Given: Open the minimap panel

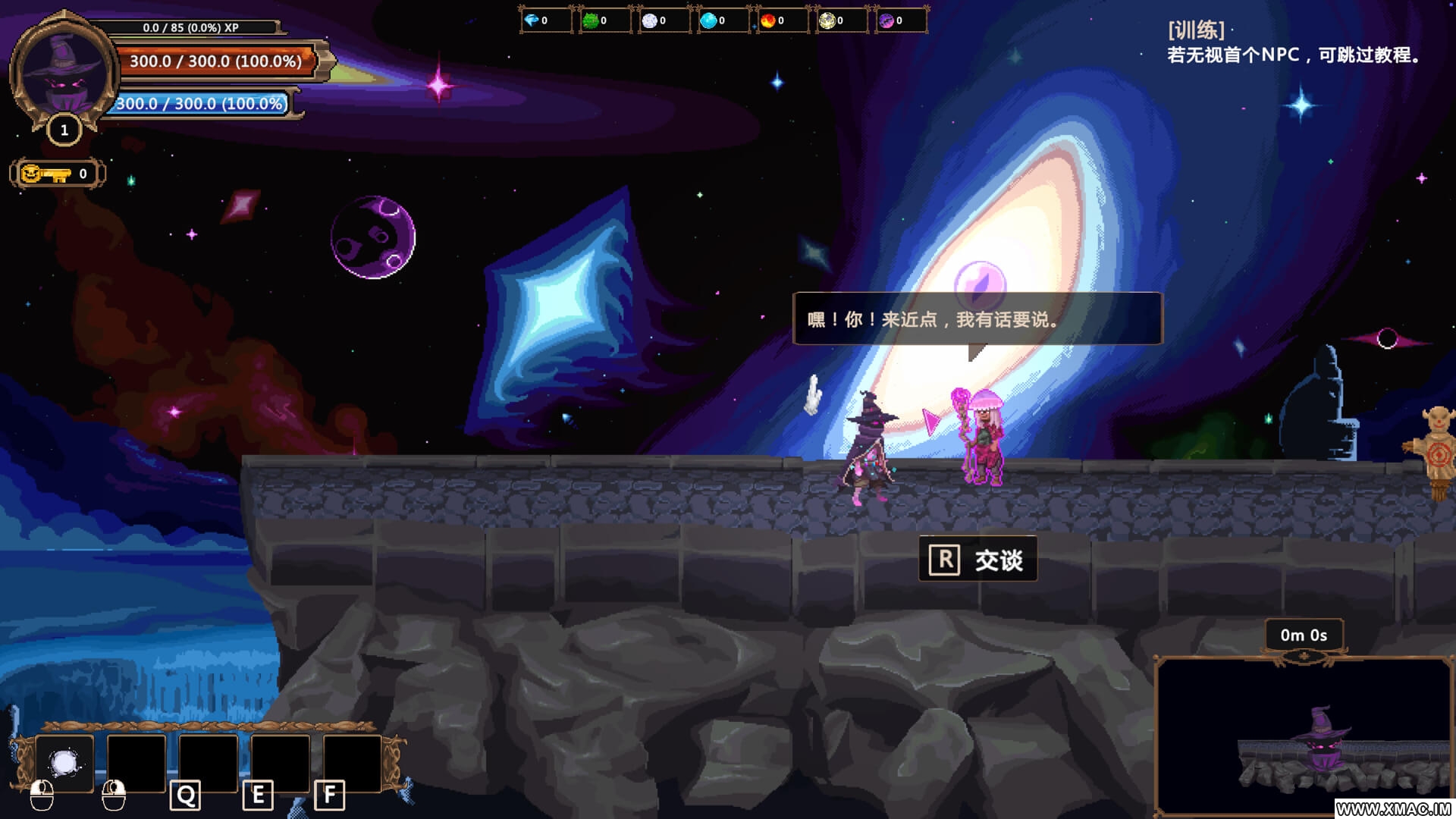Looking at the screenshot, I should coord(1303,736).
